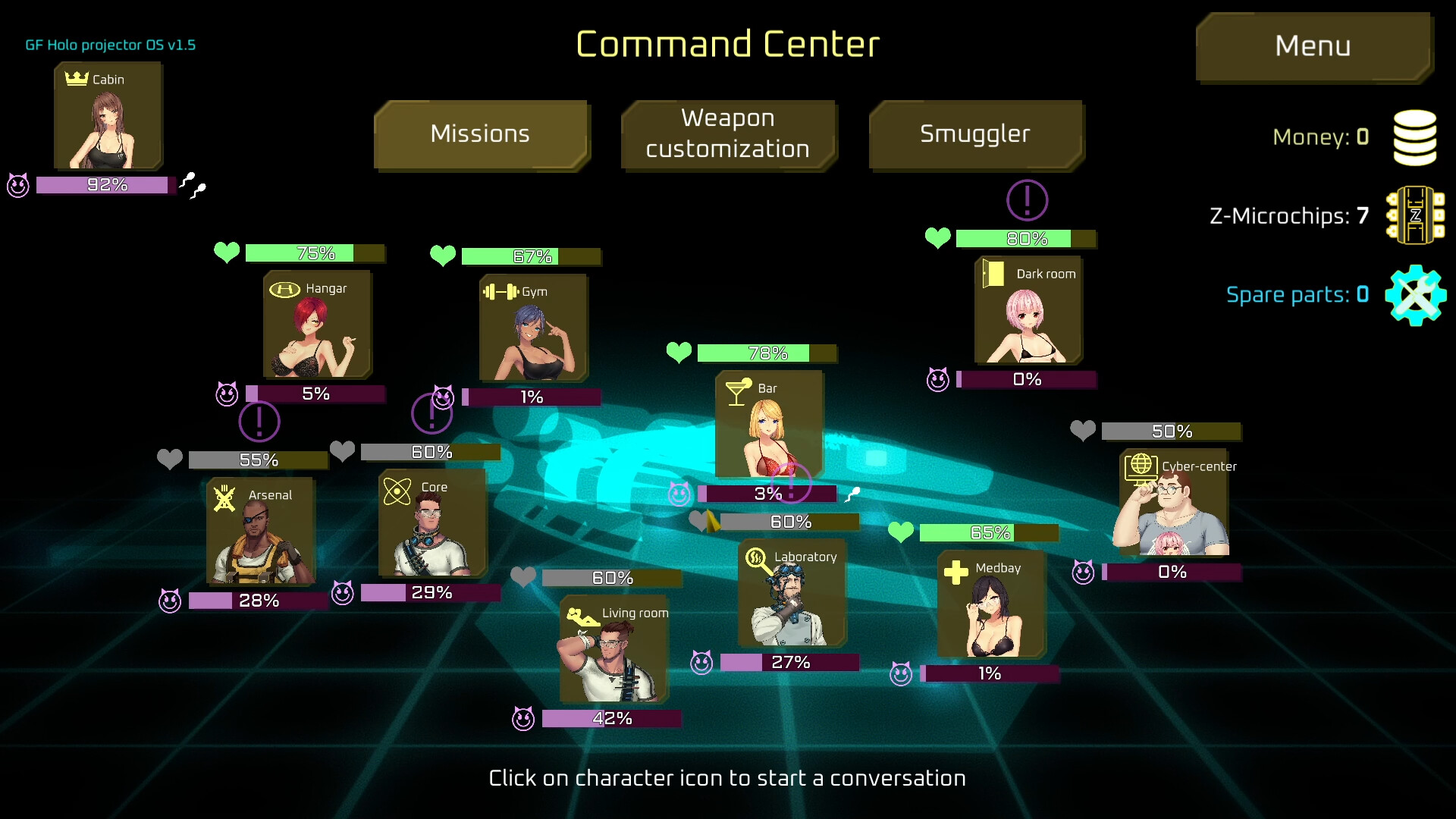Click the Money coins icon
This screenshot has height=819, width=1456.
pos(1414,136)
